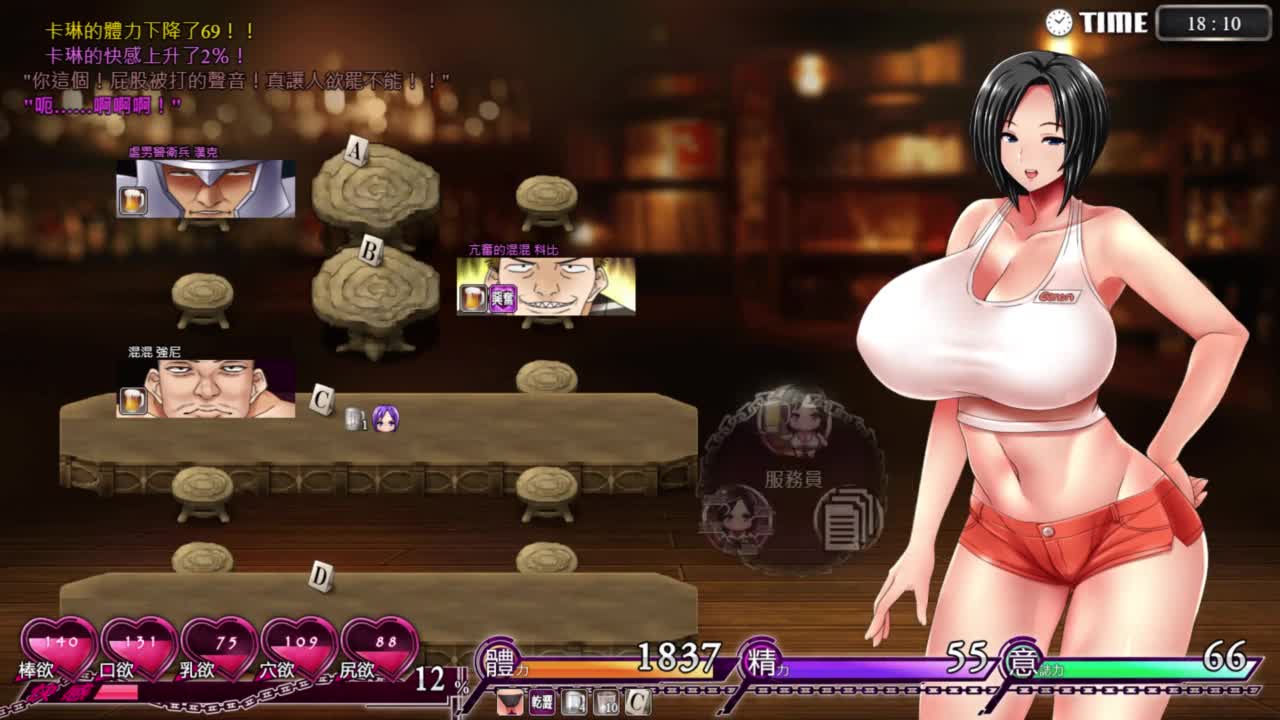Click the C location icon in bottom bar
The width and height of the screenshot is (1280, 720).
point(637,702)
